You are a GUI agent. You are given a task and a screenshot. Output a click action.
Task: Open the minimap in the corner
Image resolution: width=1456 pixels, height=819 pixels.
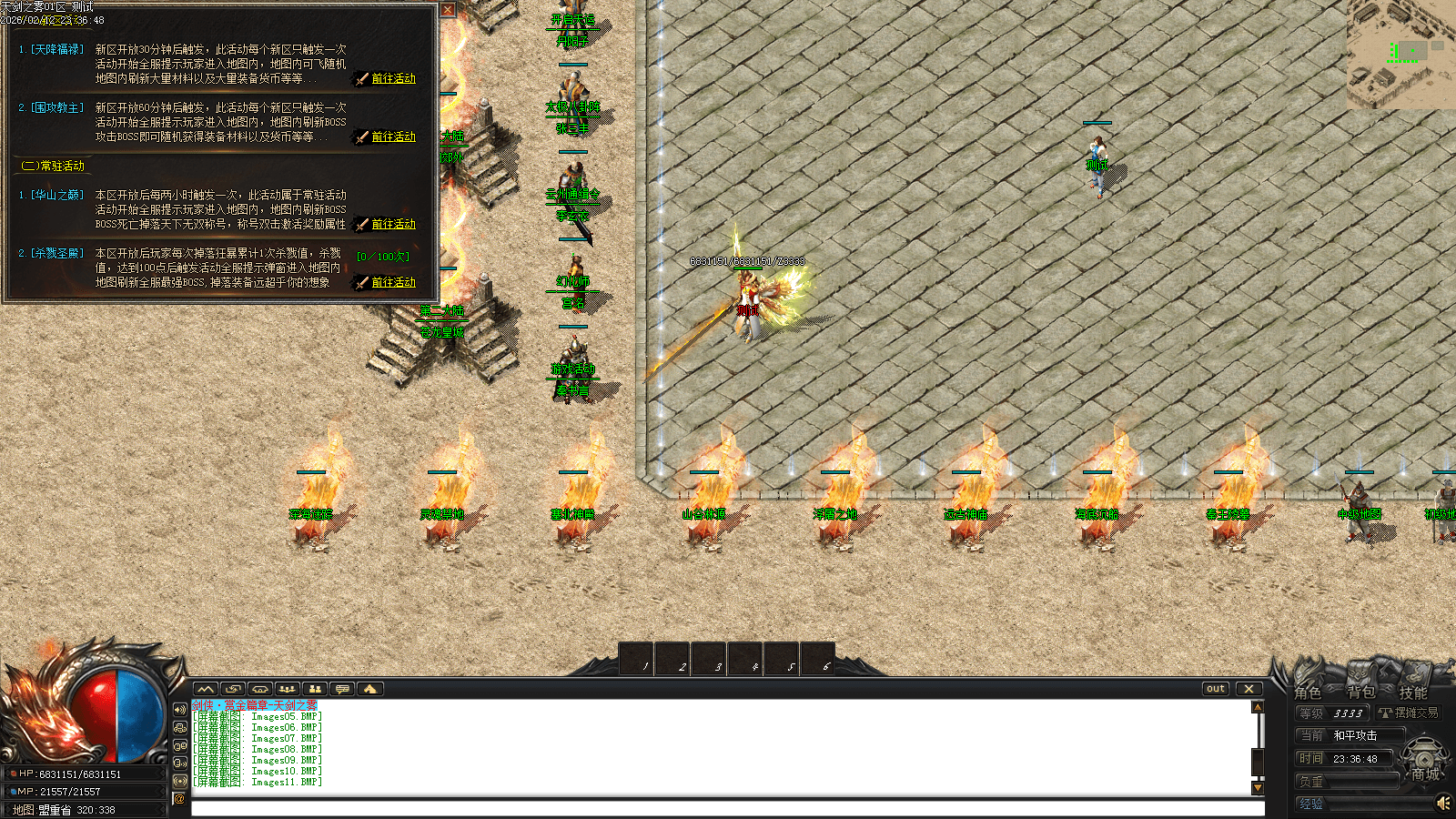[1401, 53]
